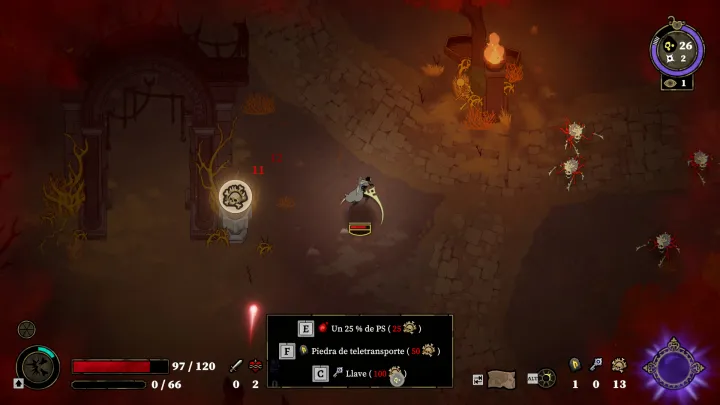Open the parchment map icon
Image resolution: width=720 pixels, height=405 pixels.
point(501,377)
